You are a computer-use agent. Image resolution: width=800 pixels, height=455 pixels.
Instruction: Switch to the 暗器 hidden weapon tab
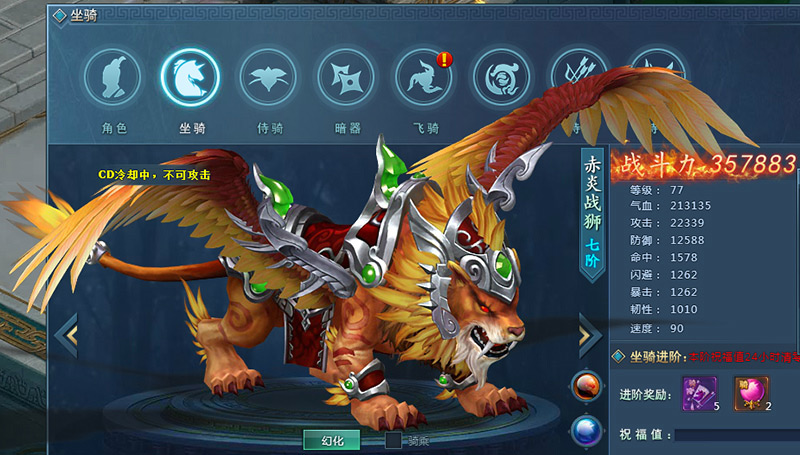coord(346,78)
